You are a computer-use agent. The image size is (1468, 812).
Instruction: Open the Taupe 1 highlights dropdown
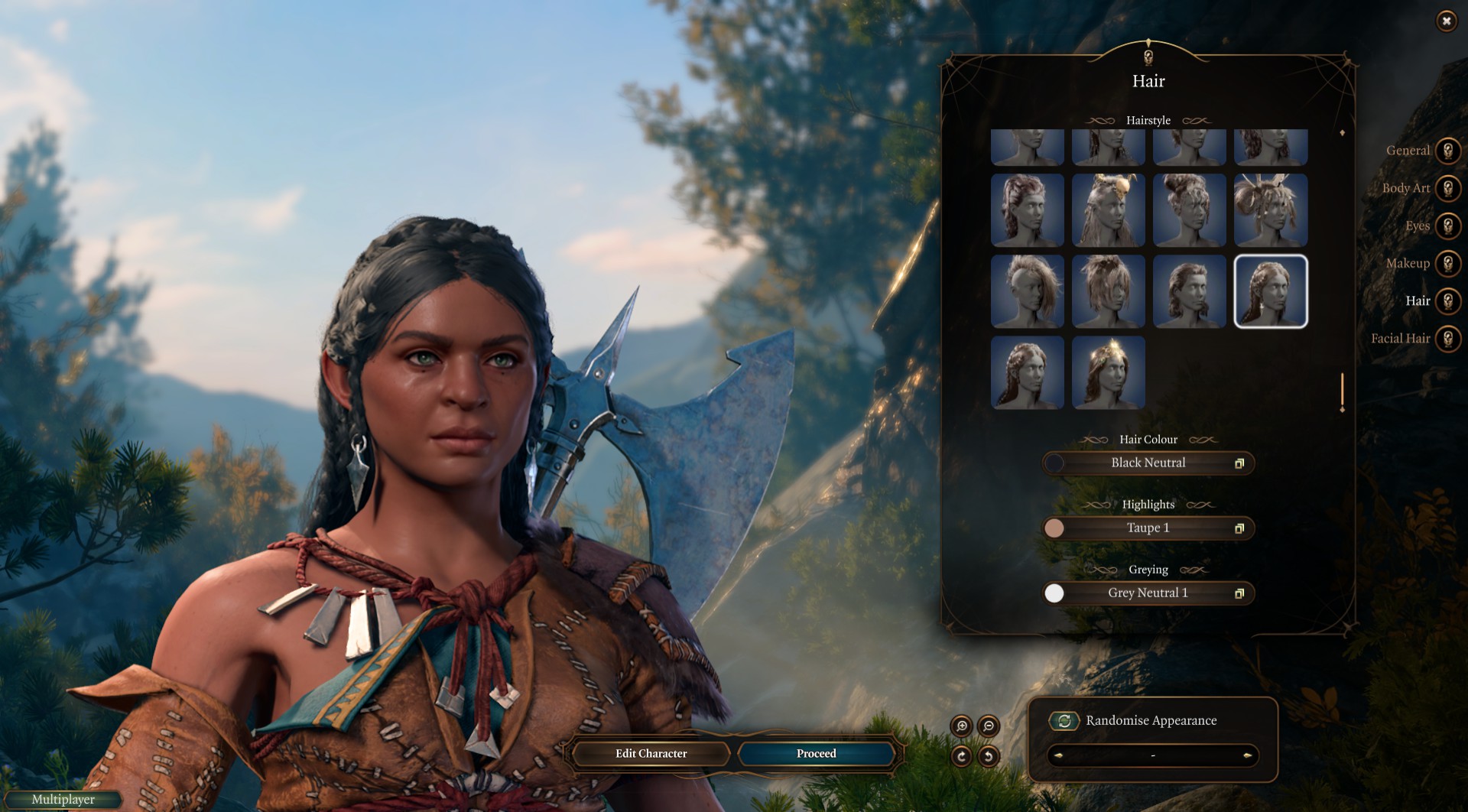pos(1147,528)
